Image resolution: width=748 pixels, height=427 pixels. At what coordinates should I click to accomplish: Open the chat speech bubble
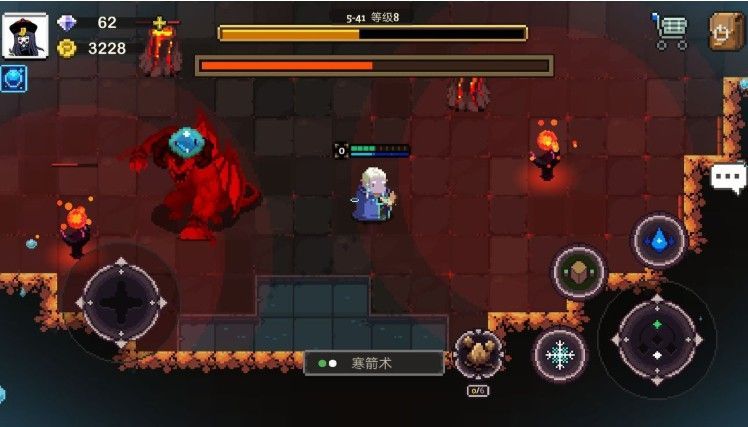tap(728, 178)
